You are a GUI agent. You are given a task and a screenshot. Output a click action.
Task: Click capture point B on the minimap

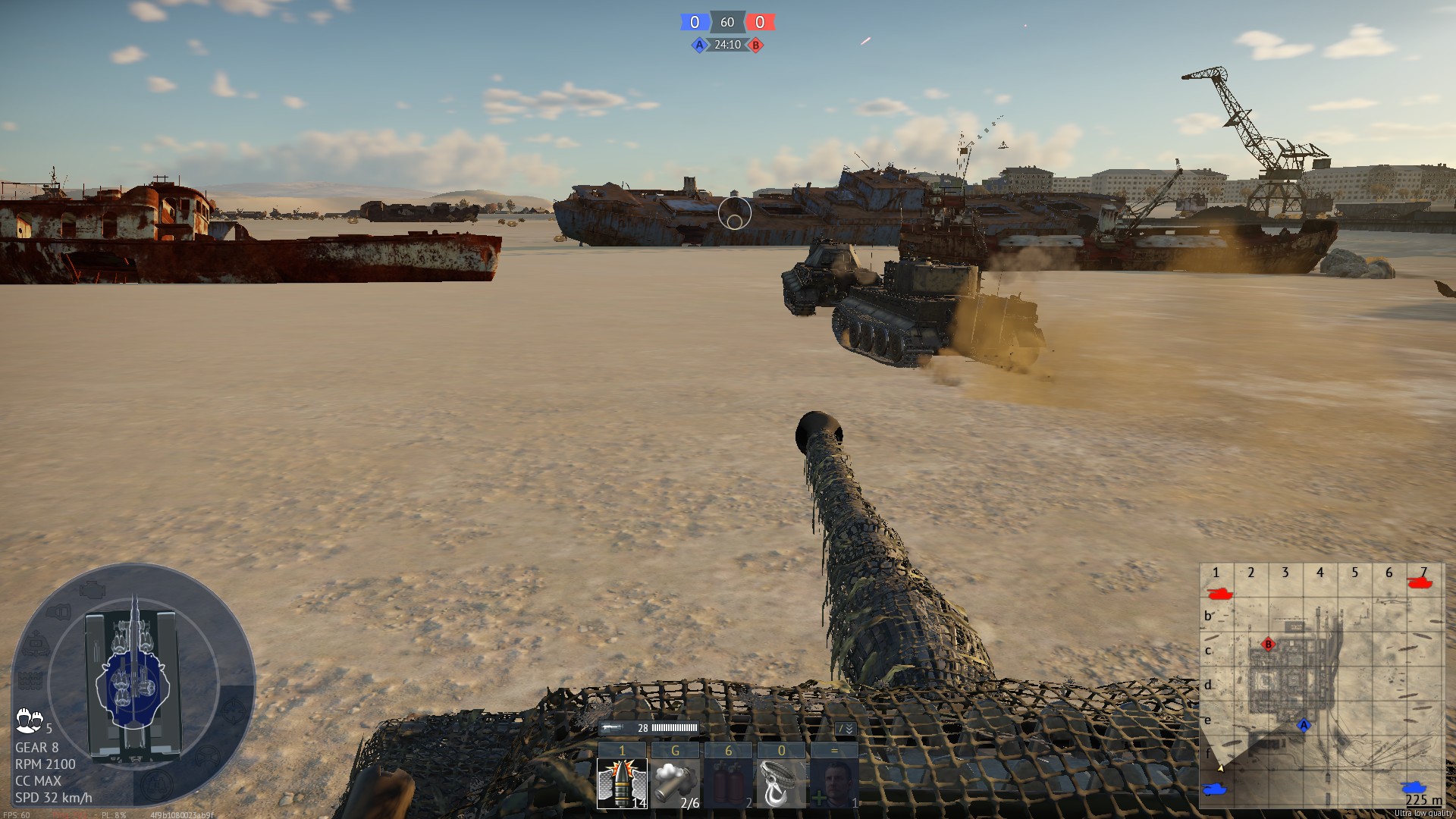click(1268, 645)
